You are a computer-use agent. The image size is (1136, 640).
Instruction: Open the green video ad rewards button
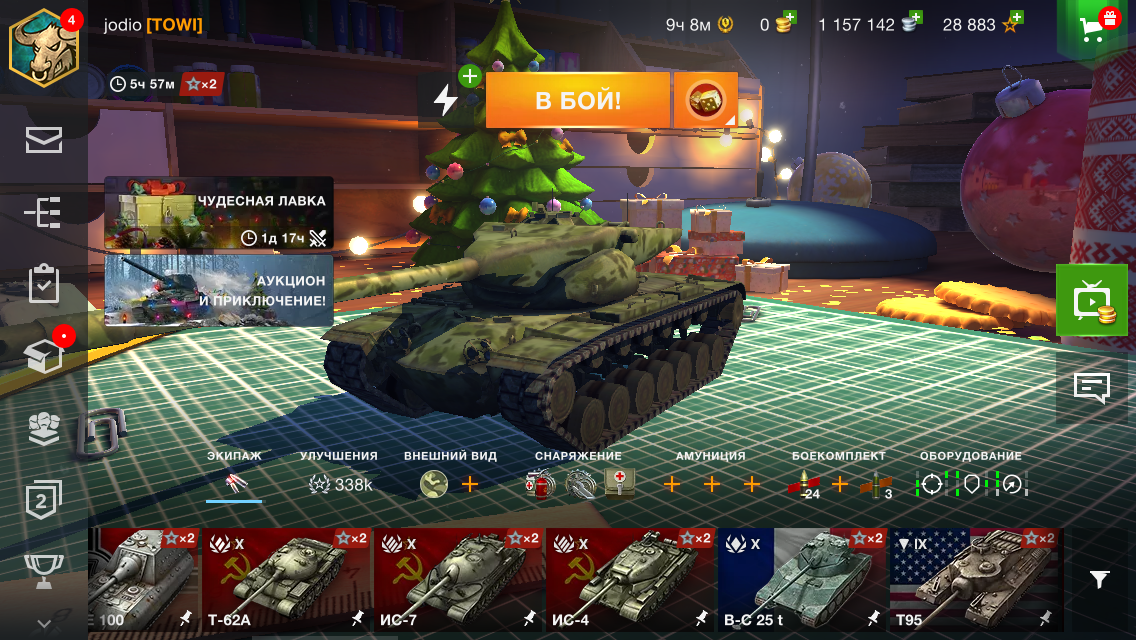tap(1091, 301)
